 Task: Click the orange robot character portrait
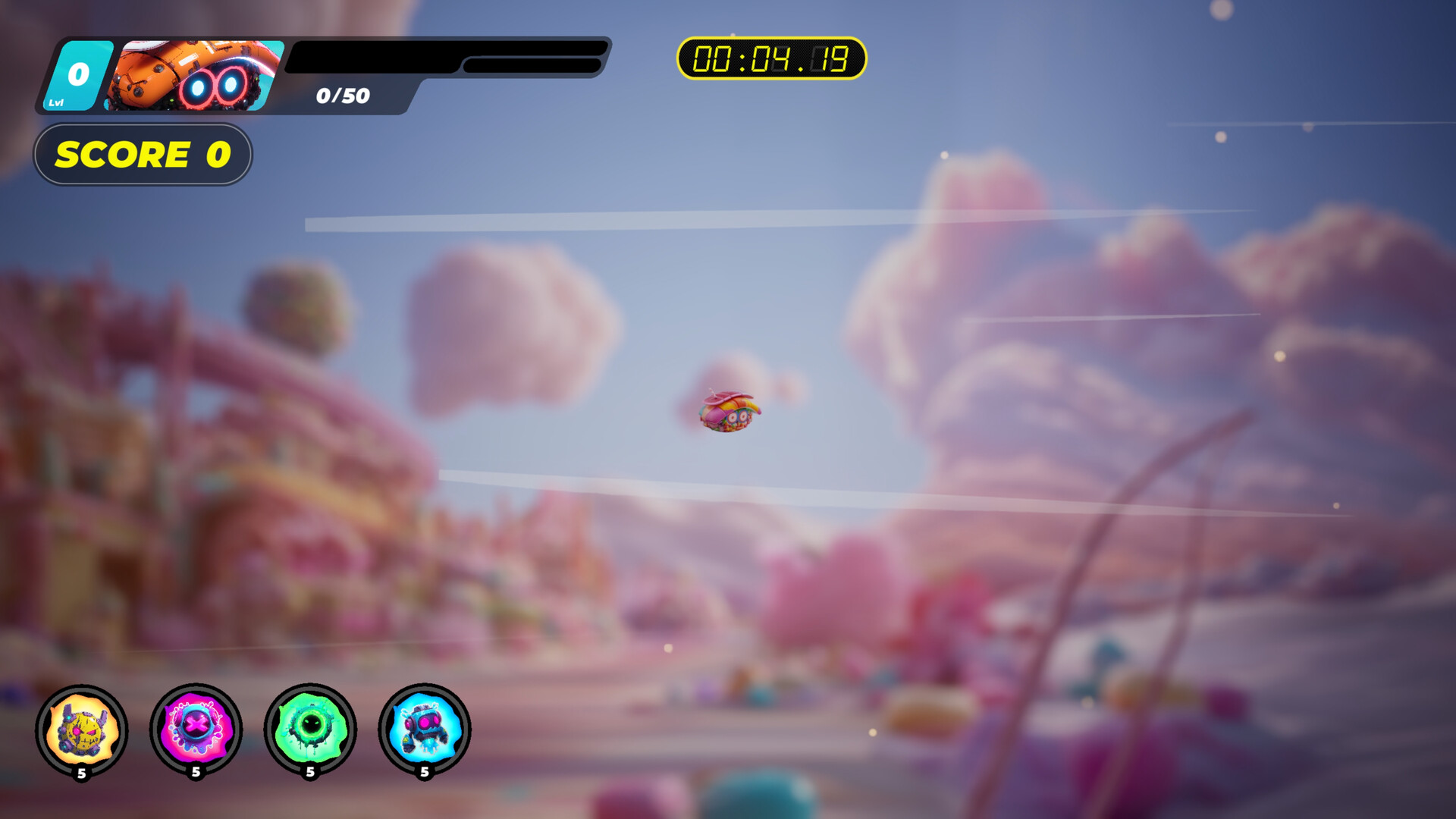tap(193, 76)
